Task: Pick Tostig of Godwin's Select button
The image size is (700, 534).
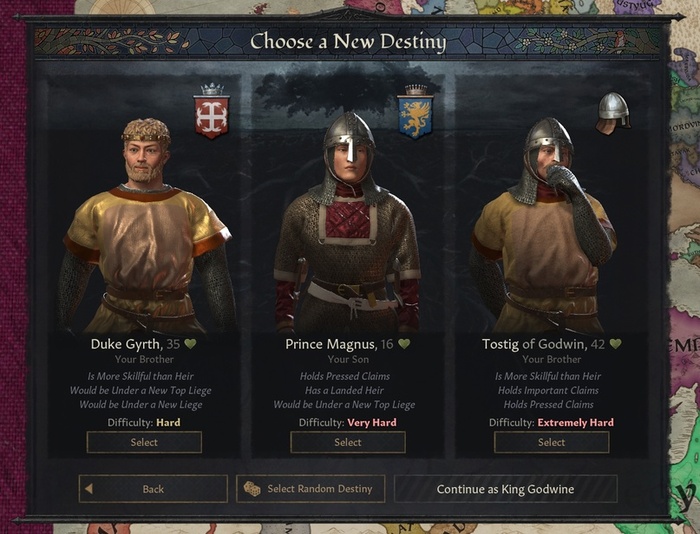Action: (x=551, y=442)
